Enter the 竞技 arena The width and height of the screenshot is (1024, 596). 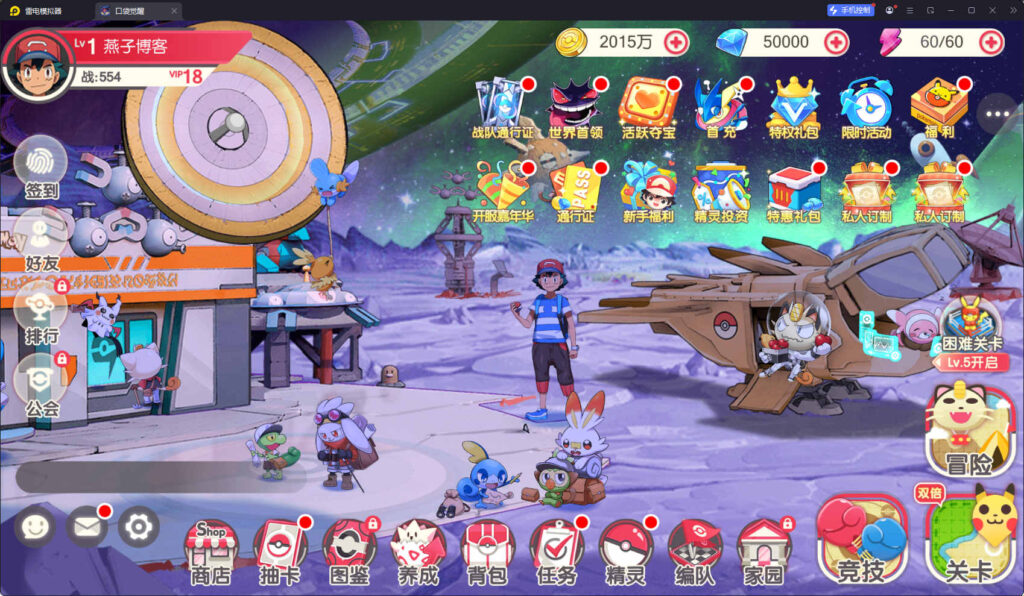[x=861, y=540]
